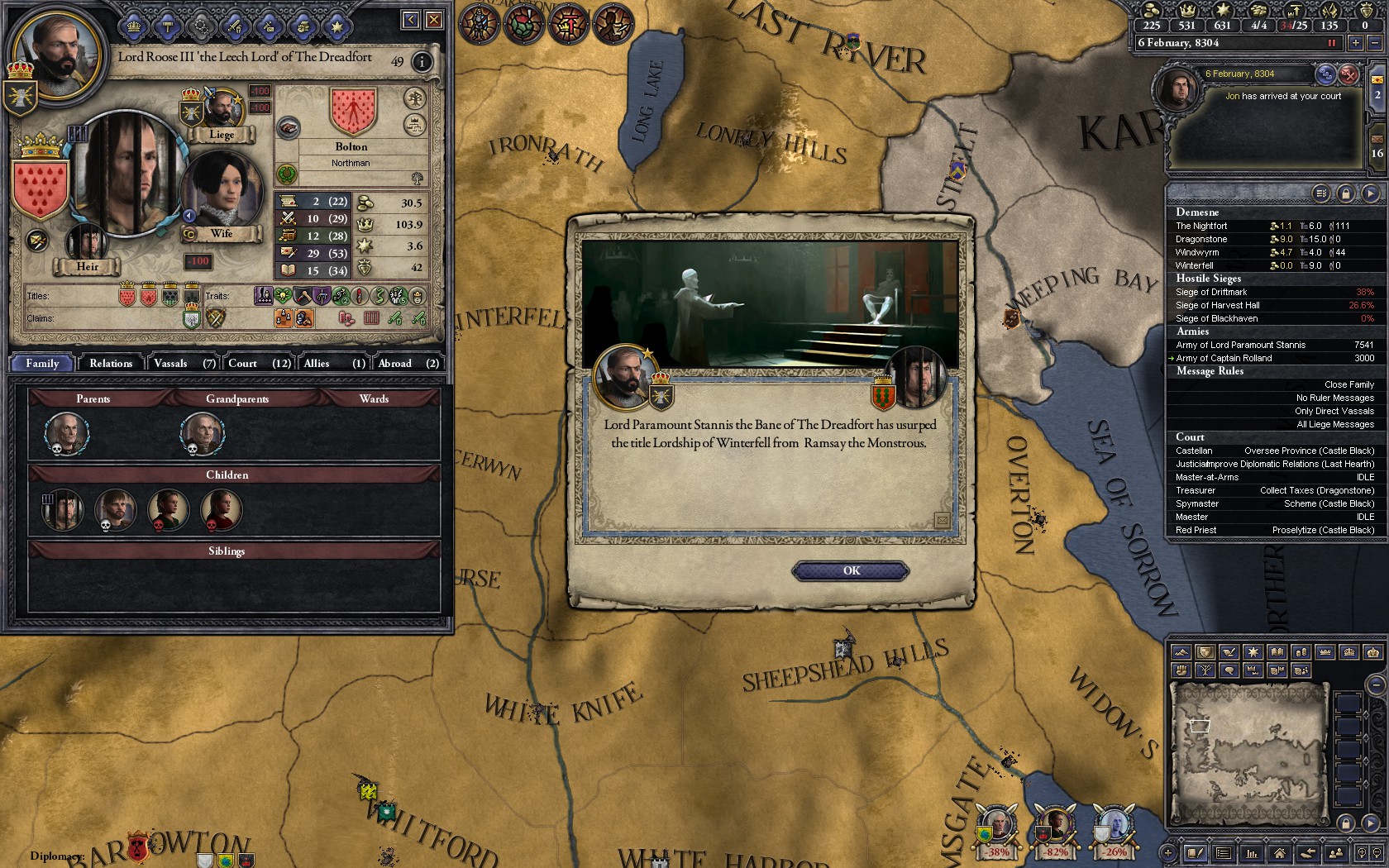This screenshot has width=1389, height=868.
Task: Dismiss the Jon arrived notification
Action: [1348, 74]
